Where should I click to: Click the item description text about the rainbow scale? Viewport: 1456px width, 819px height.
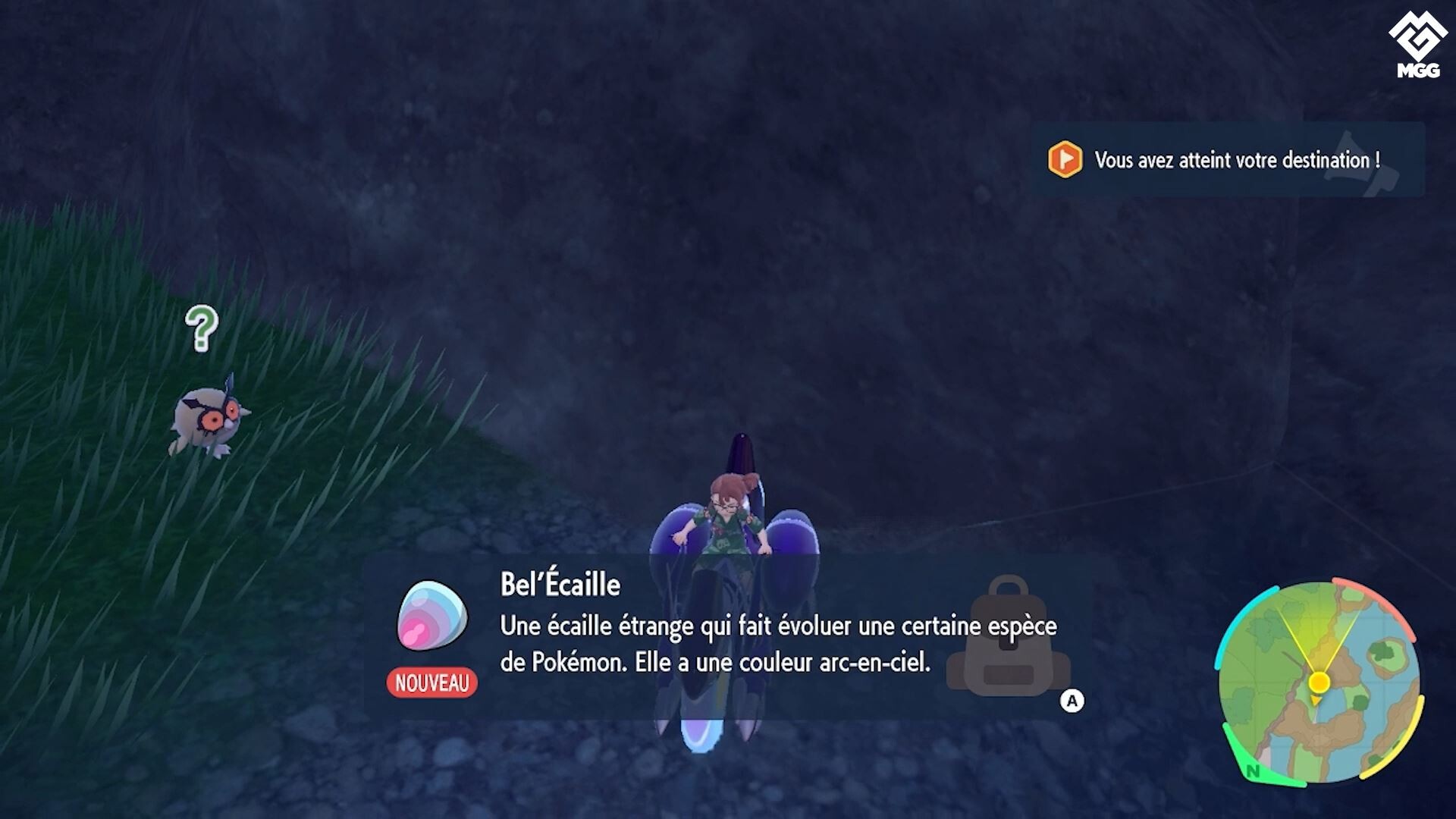tap(777, 645)
